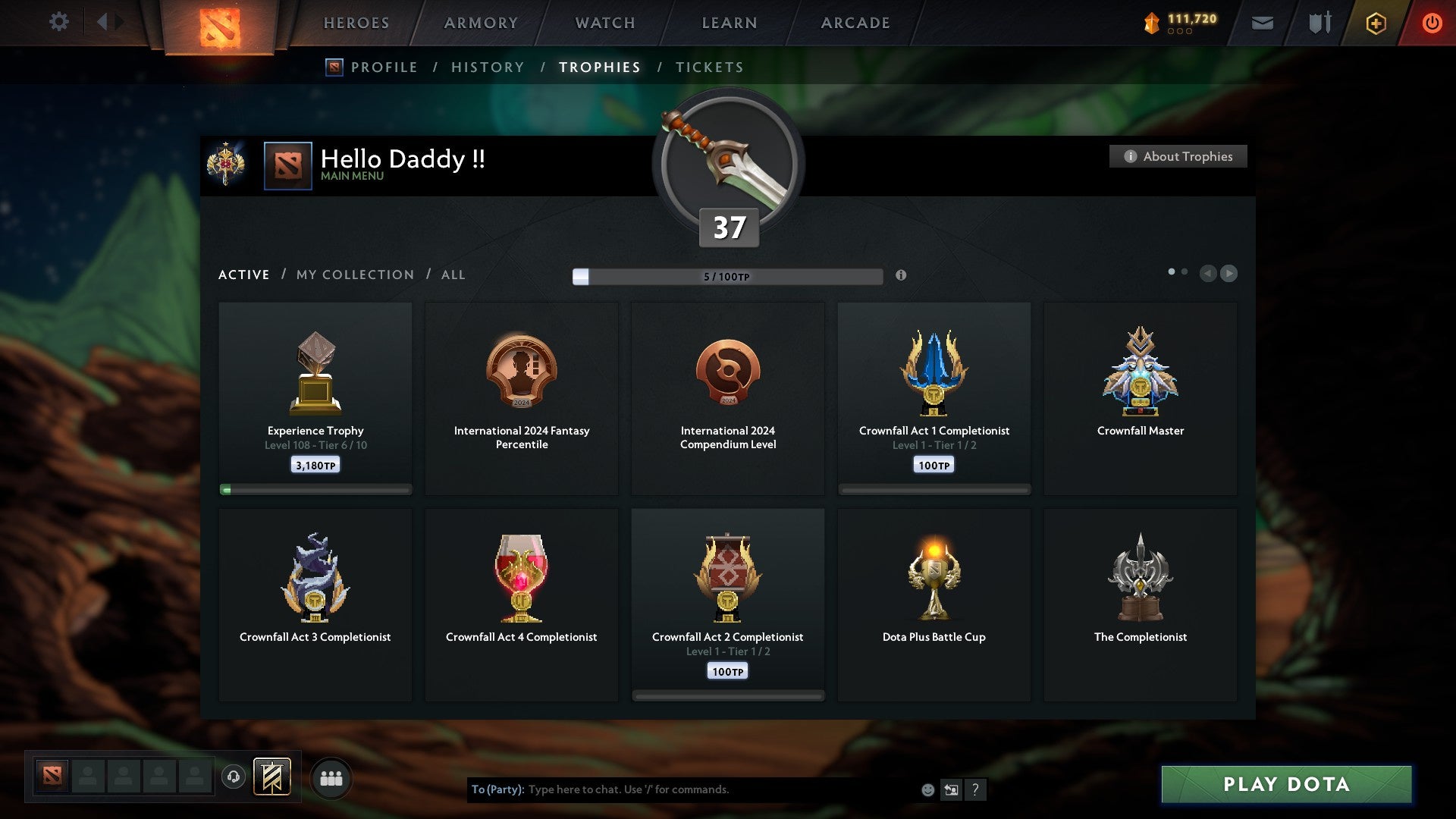The width and height of the screenshot is (1456, 819).
Task: Click the settings gear icon
Action: point(59,22)
